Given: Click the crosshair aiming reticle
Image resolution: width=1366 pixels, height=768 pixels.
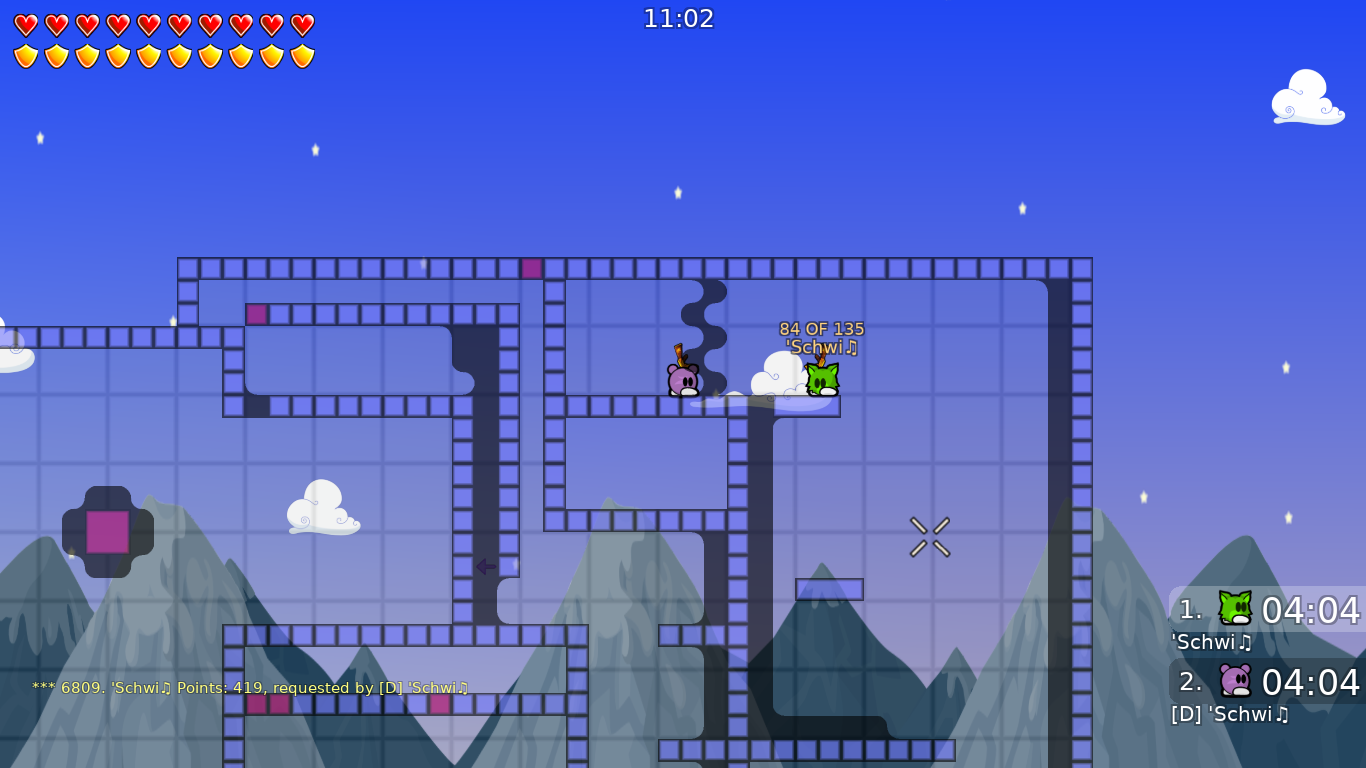Looking at the screenshot, I should (x=929, y=535).
